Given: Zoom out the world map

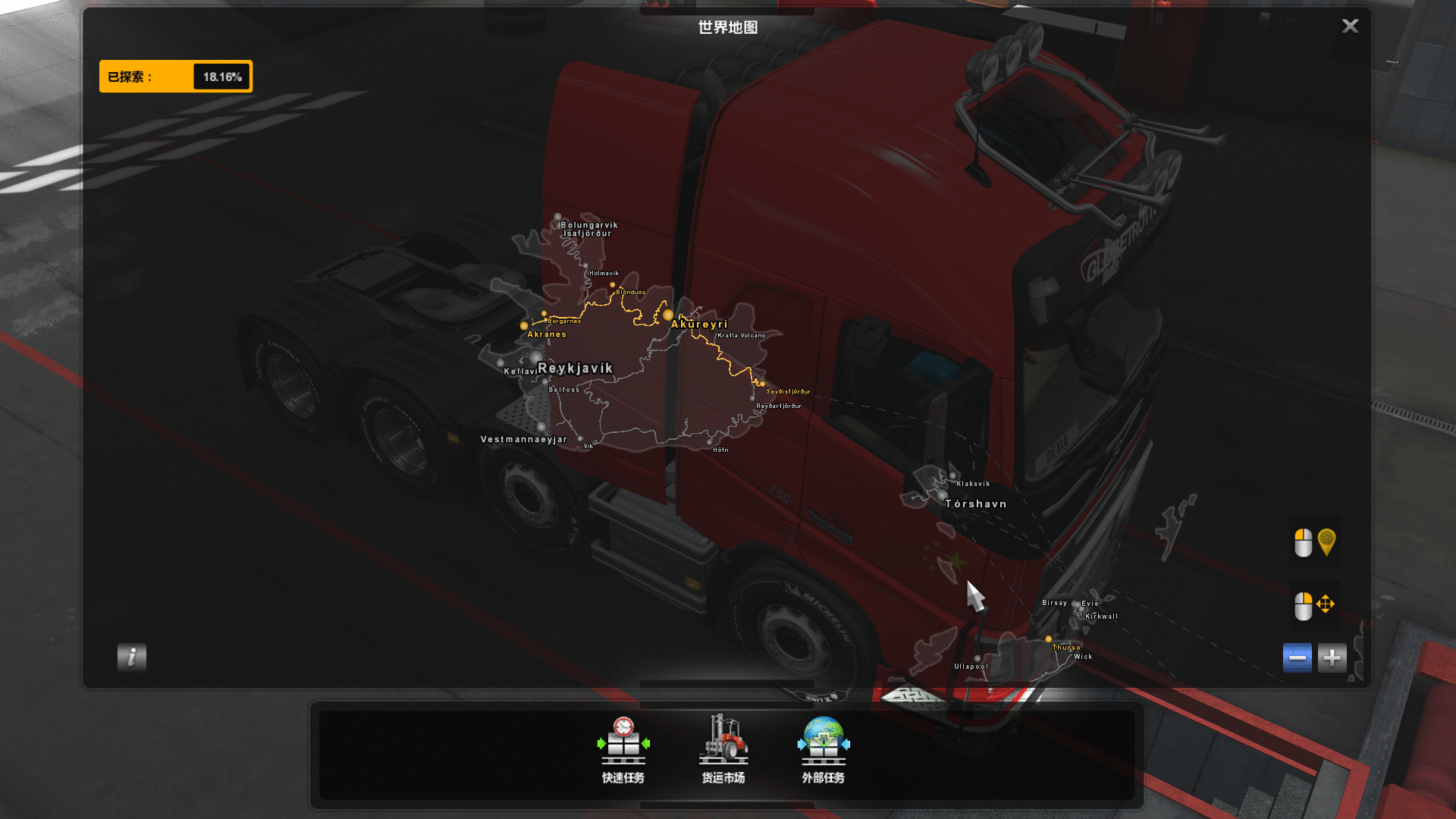Looking at the screenshot, I should pyautogui.click(x=1297, y=658).
